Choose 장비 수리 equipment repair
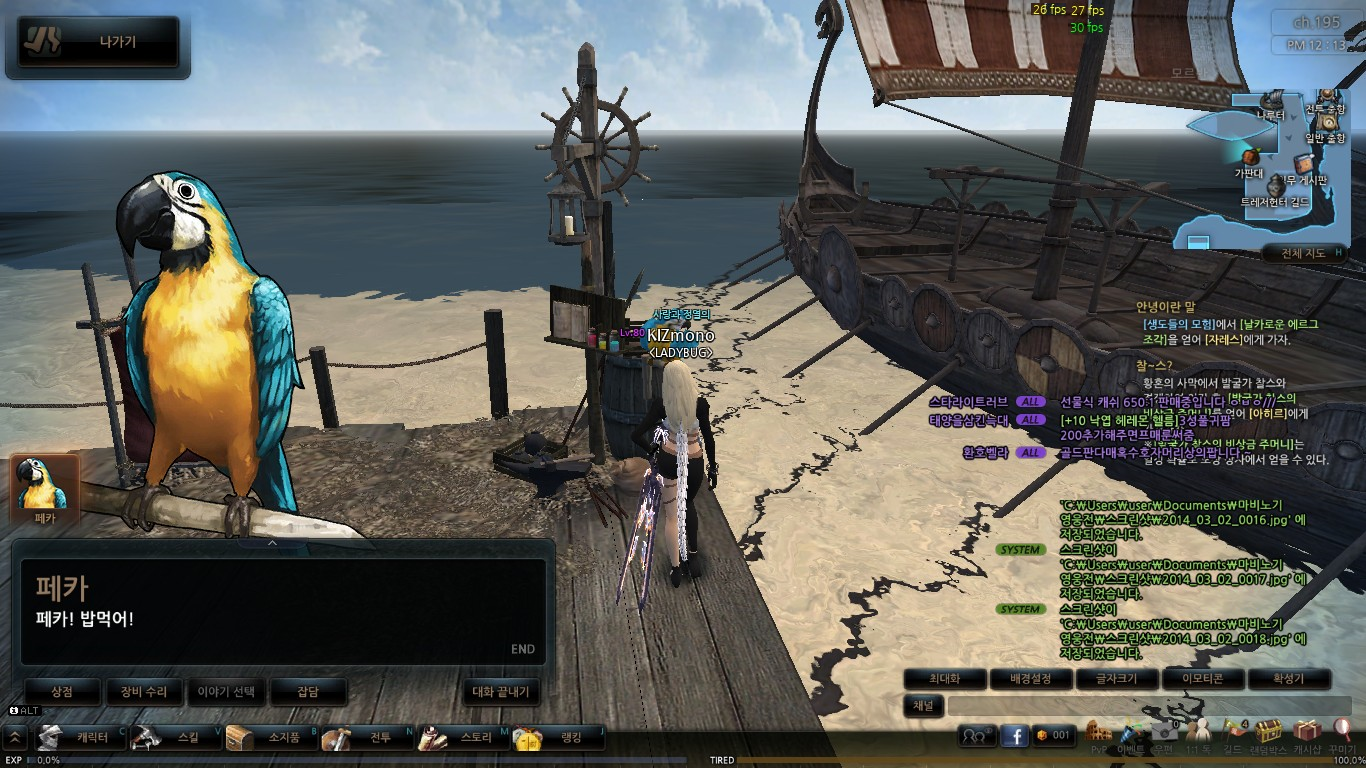The width and height of the screenshot is (1366, 768). pos(145,691)
